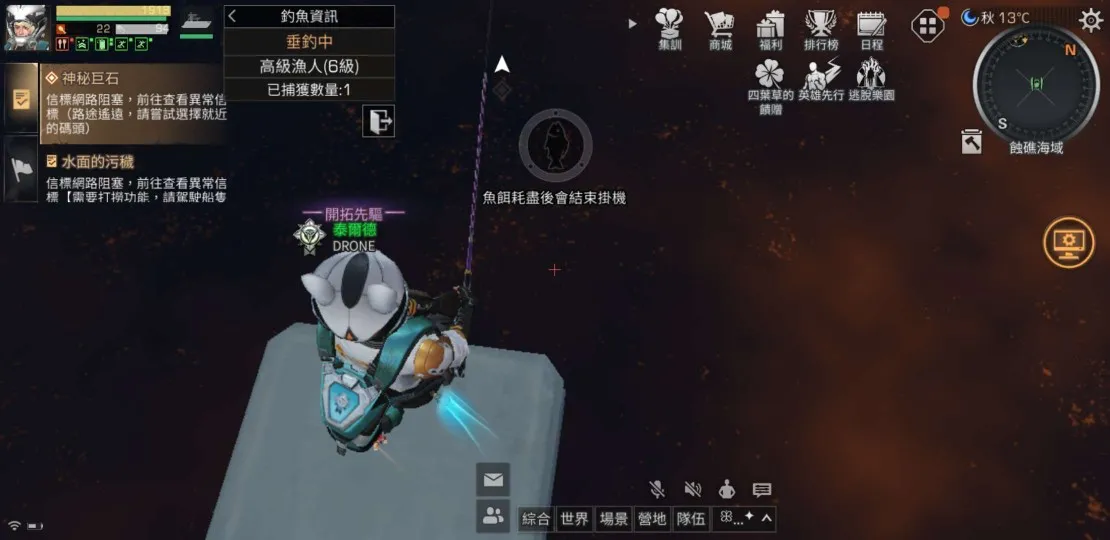The width and height of the screenshot is (1110, 540).
Task: Open settings with the gear icon
Action: (x=1089, y=19)
